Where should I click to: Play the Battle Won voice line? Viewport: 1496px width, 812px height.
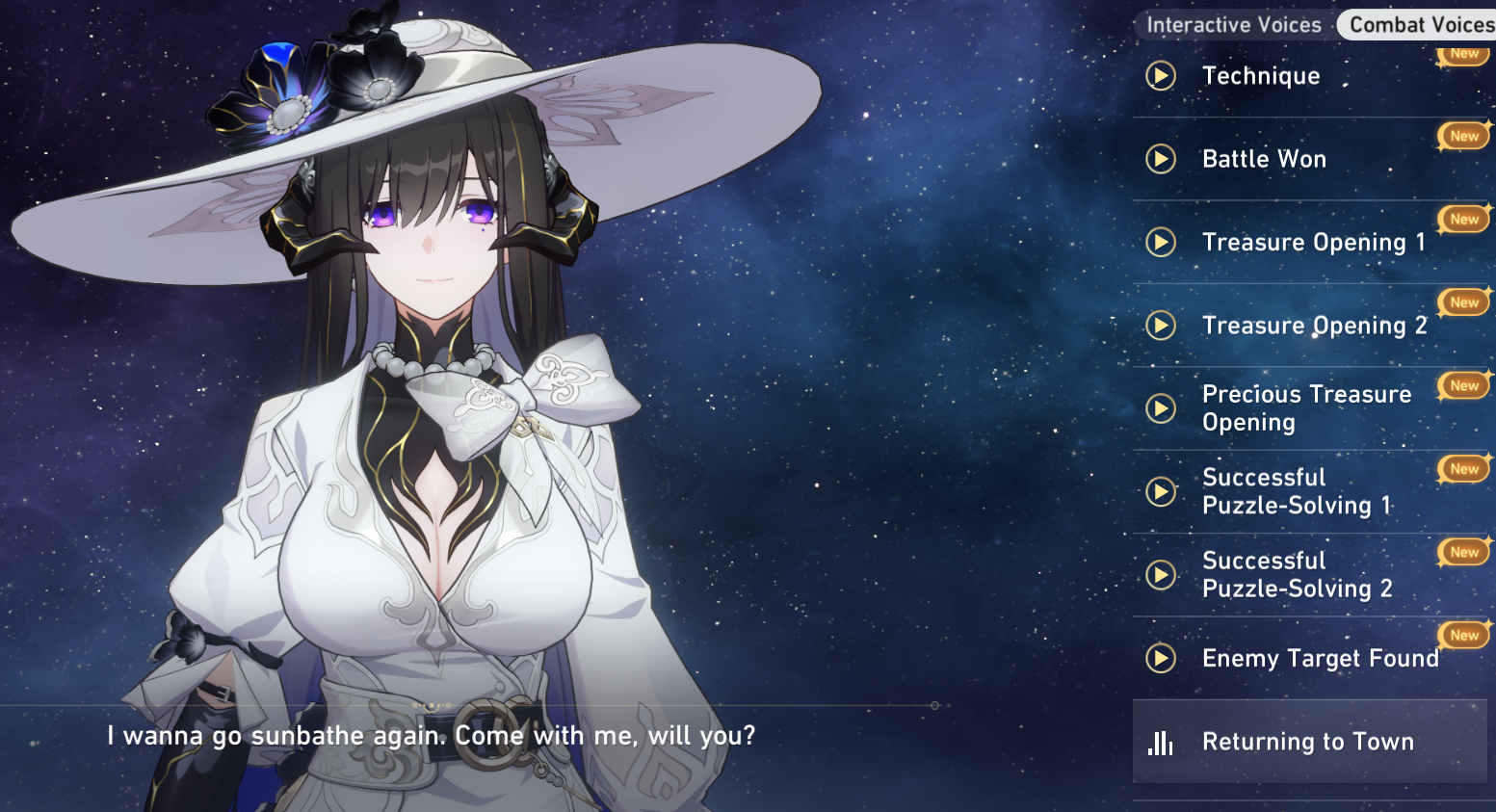click(1161, 159)
